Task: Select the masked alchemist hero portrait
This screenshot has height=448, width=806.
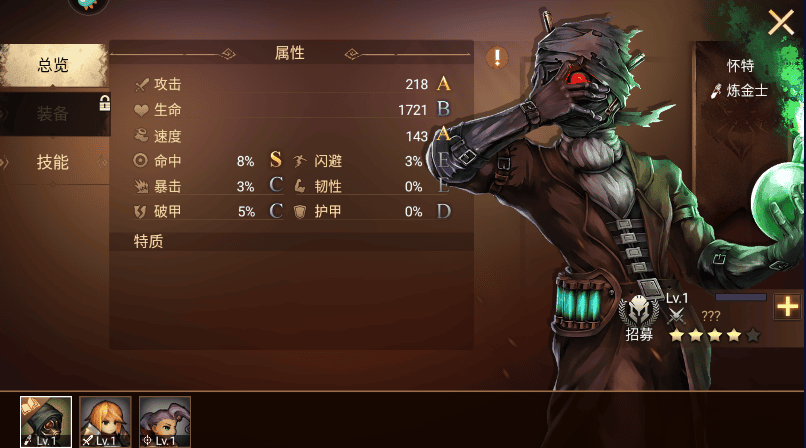Action: (46, 421)
